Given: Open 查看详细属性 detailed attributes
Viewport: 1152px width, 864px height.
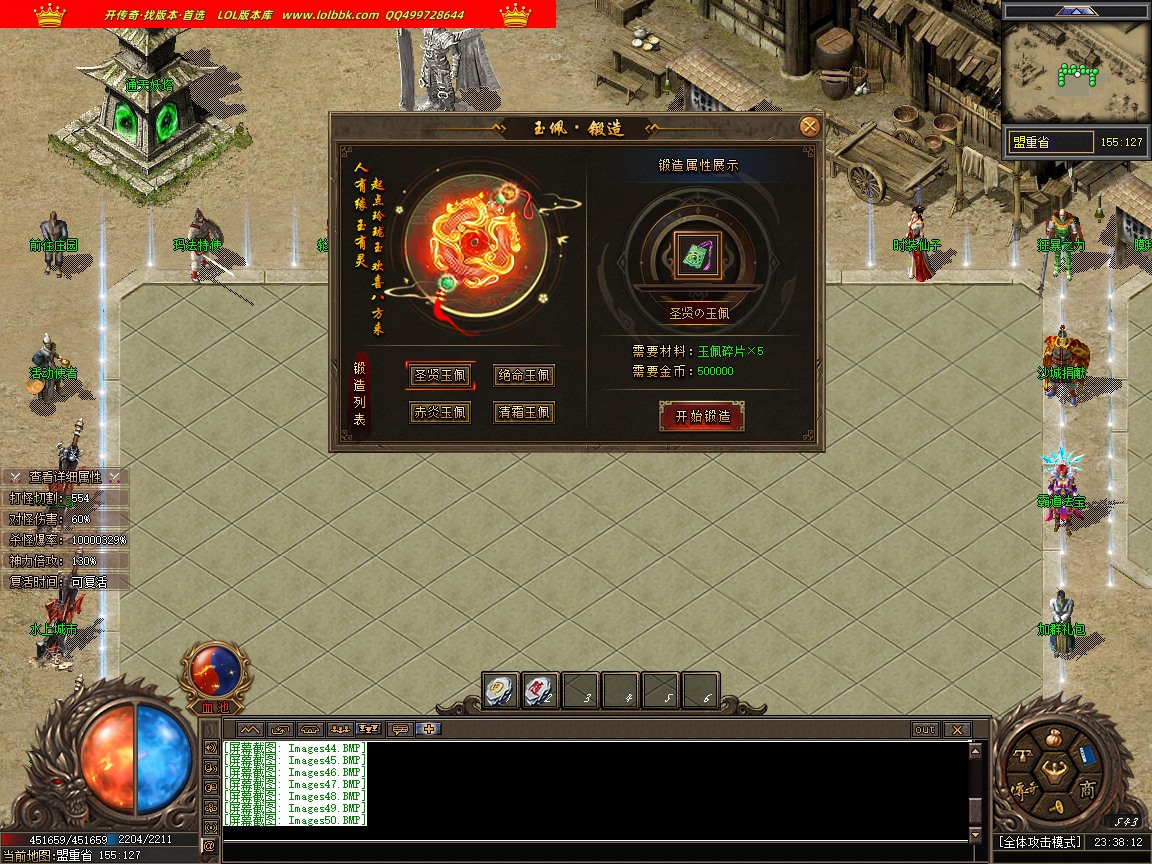Looking at the screenshot, I should pyautogui.click(x=65, y=477).
